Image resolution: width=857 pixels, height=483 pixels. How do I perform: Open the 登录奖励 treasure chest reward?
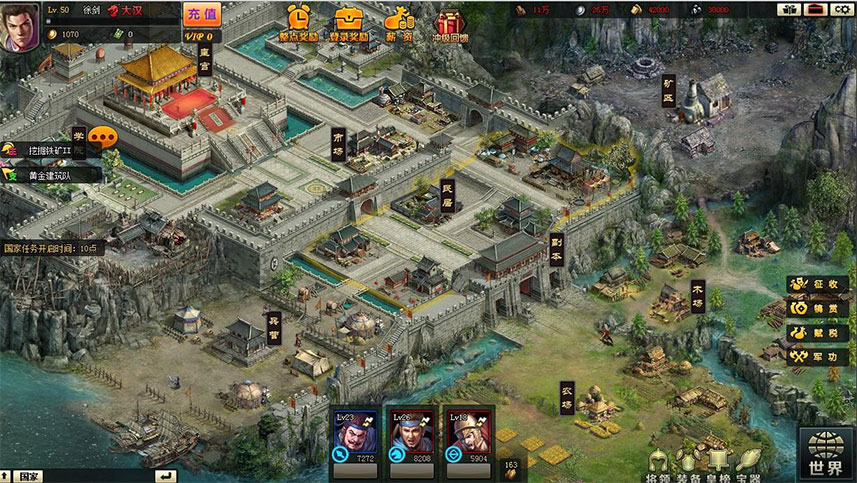coord(349,22)
